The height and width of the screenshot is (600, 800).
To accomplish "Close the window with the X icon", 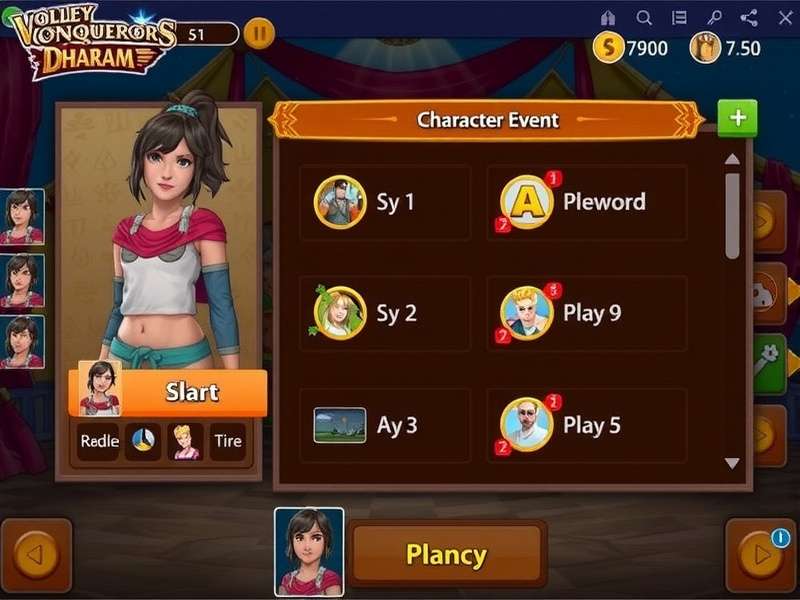I will pyautogui.click(x=783, y=18).
